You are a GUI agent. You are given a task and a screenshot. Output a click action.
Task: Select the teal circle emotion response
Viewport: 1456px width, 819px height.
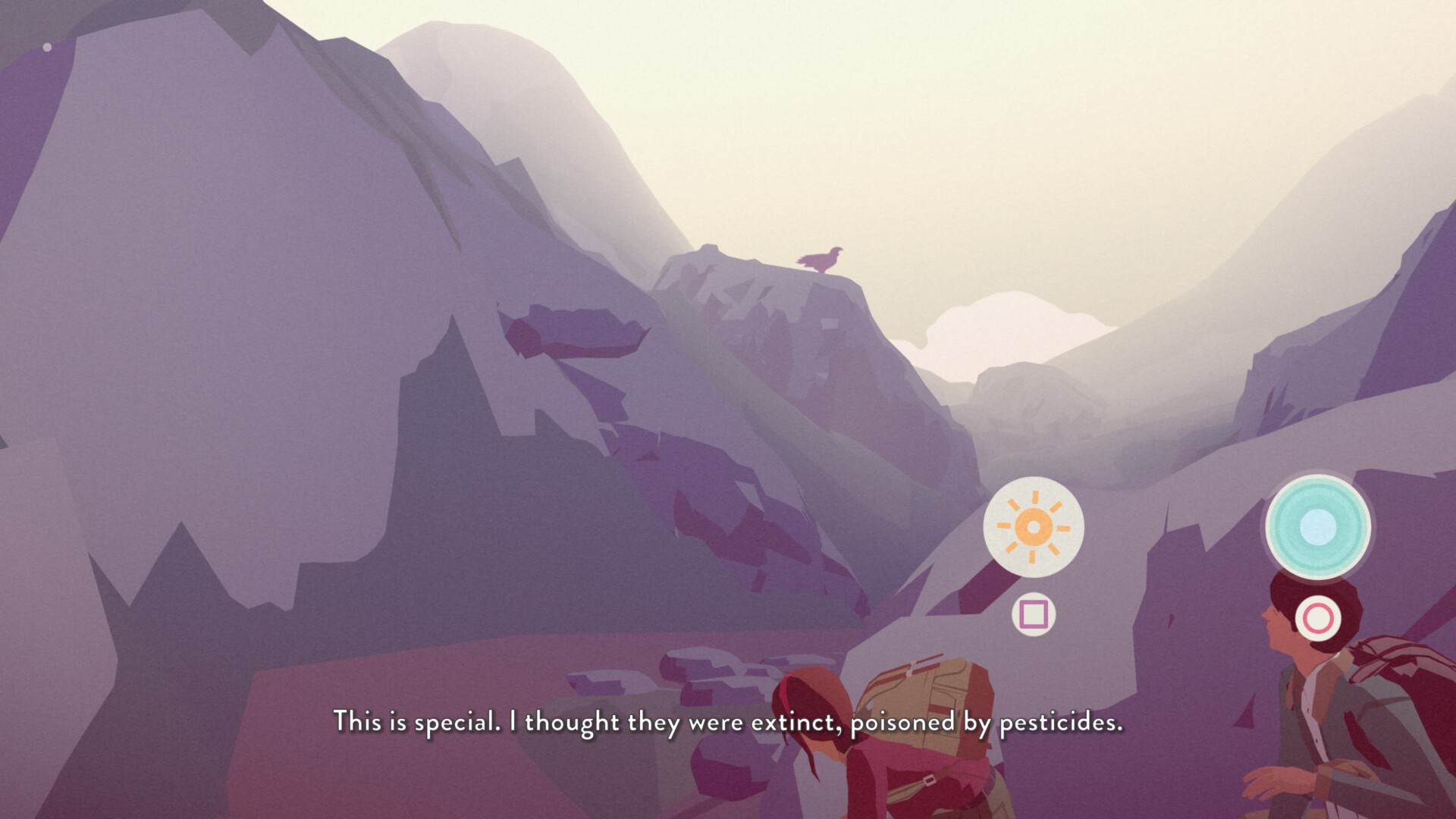pyautogui.click(x=1317, y=526)
